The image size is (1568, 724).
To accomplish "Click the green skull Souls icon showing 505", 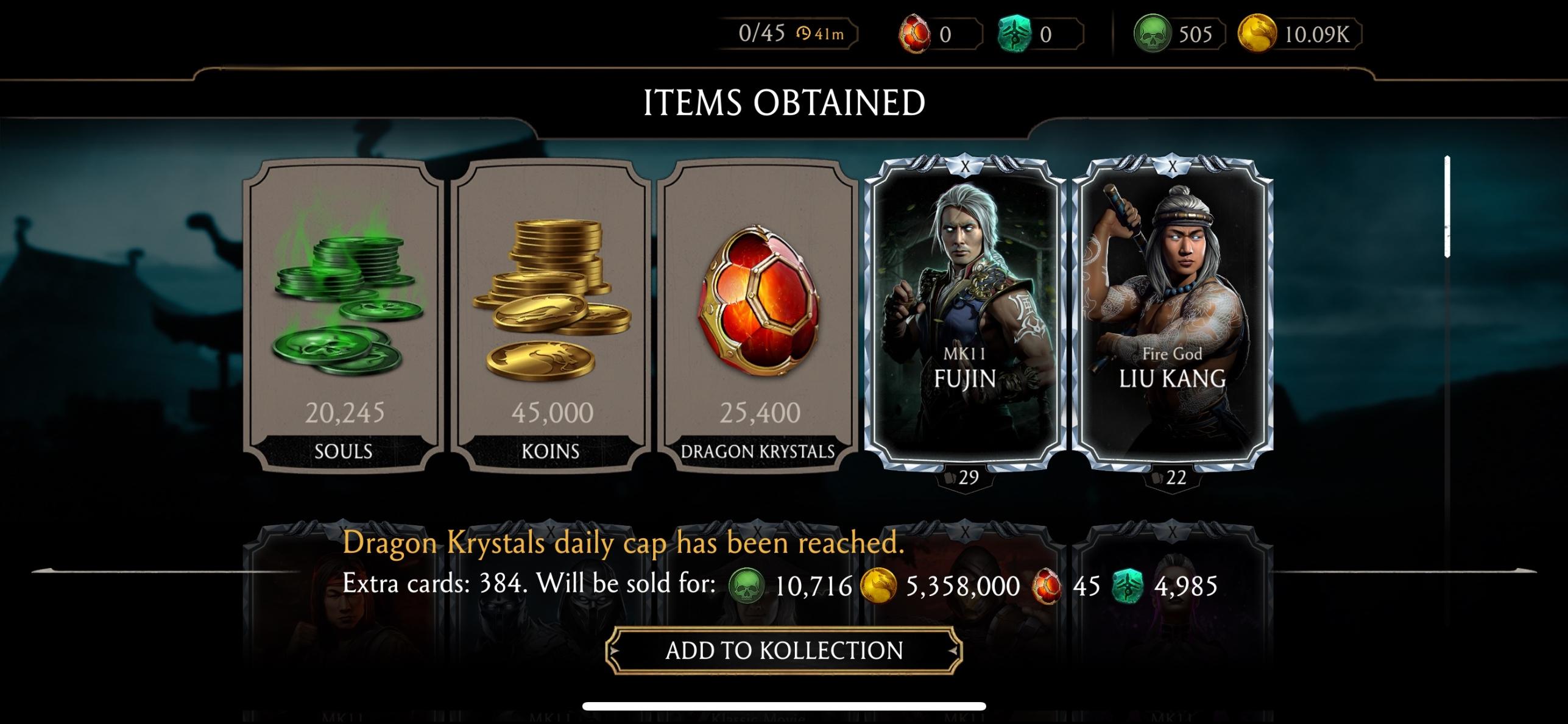I will (x=1152, y=35).
